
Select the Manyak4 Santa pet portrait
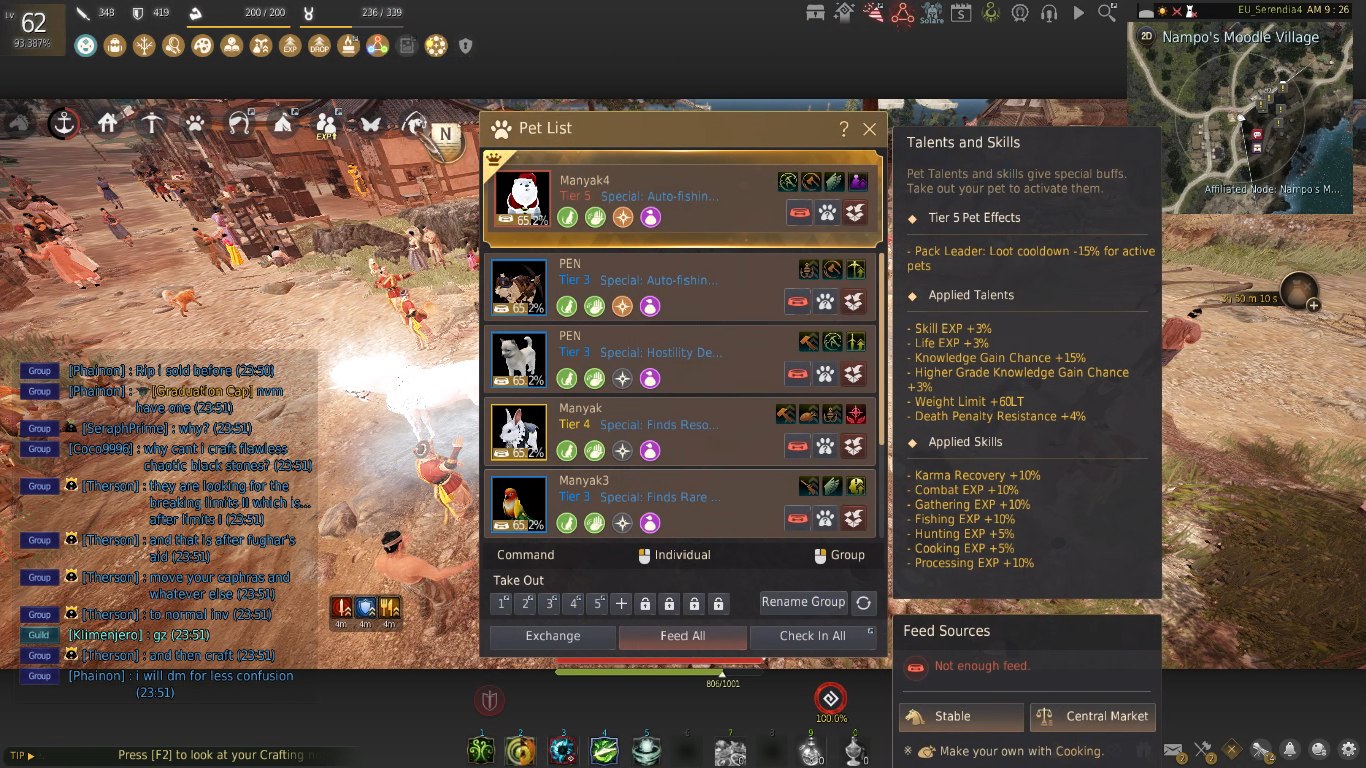pyautogui.click(x=522, y=199)
